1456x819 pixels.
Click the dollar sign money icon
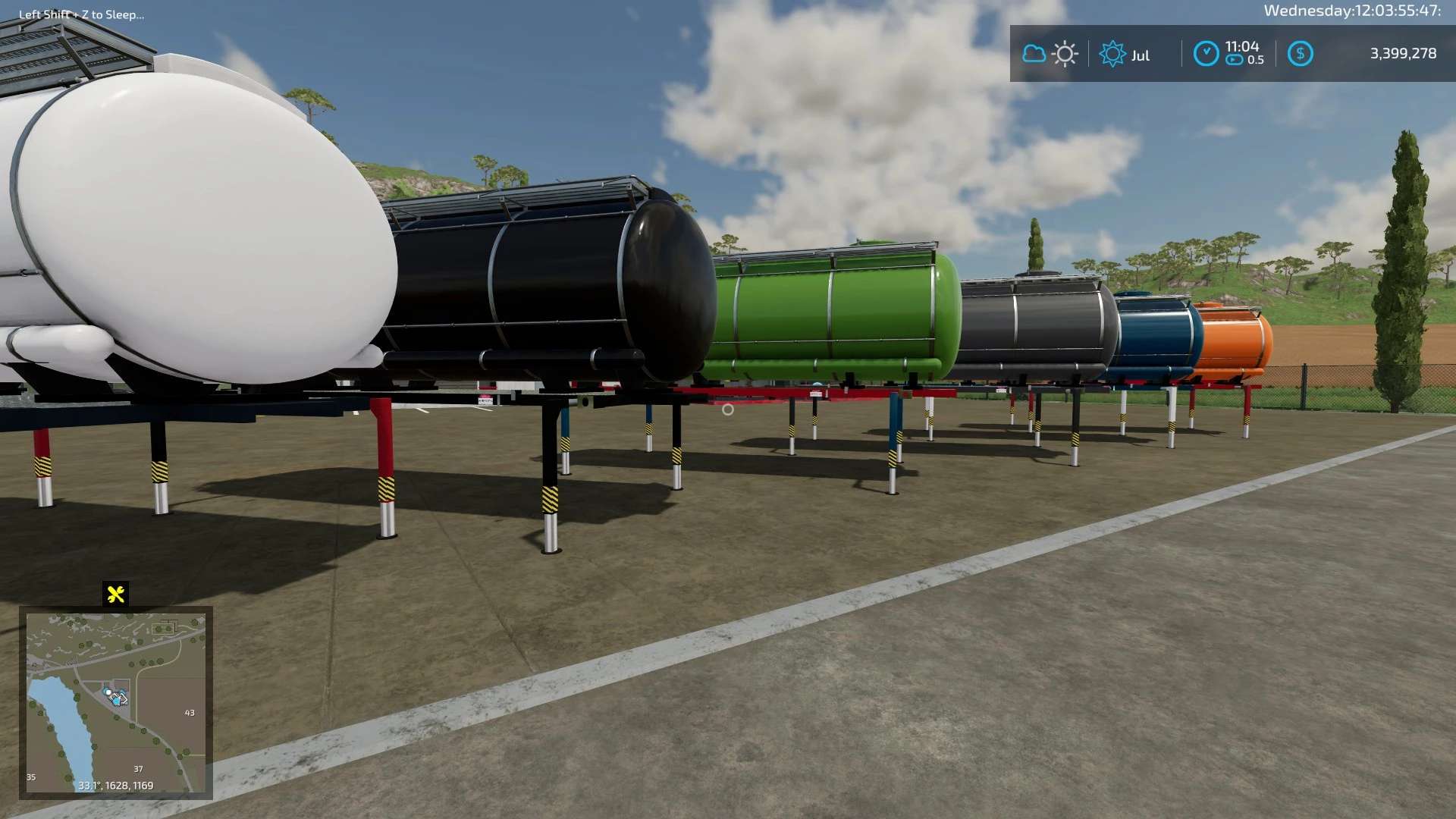tap(1300, 54)
